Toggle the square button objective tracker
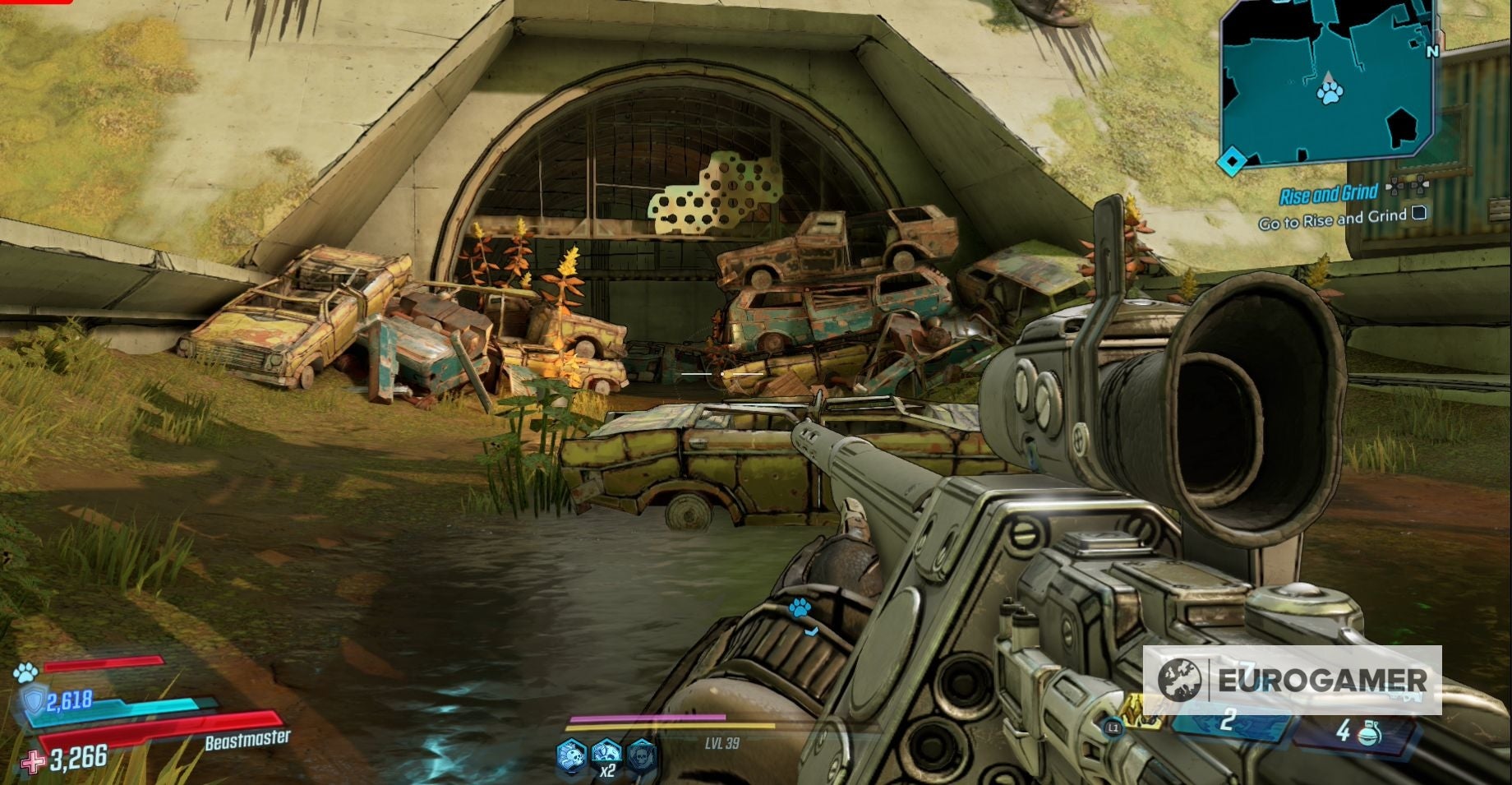The height and width of the screenshot is (785, 1512). [1418, 214]
